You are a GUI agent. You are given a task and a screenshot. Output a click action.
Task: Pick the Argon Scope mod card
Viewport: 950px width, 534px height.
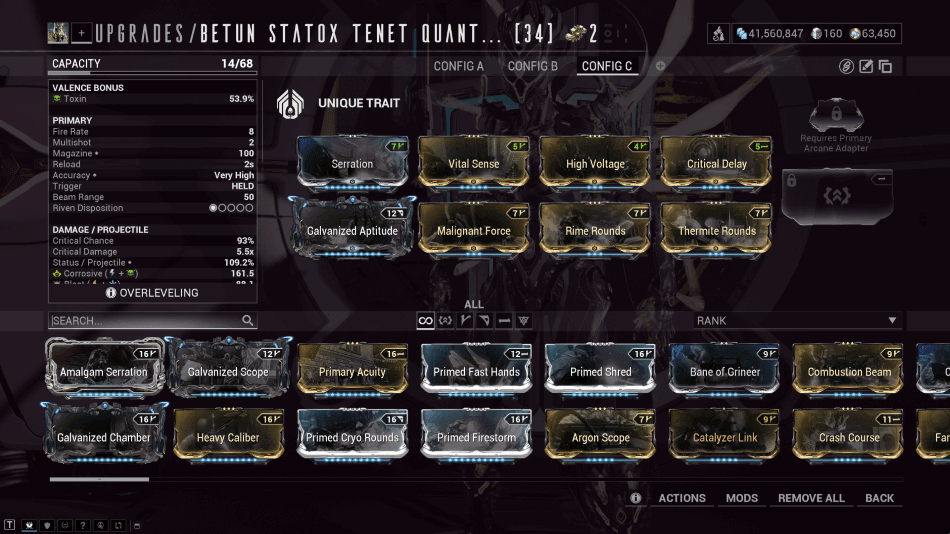[x=600, y=435]
